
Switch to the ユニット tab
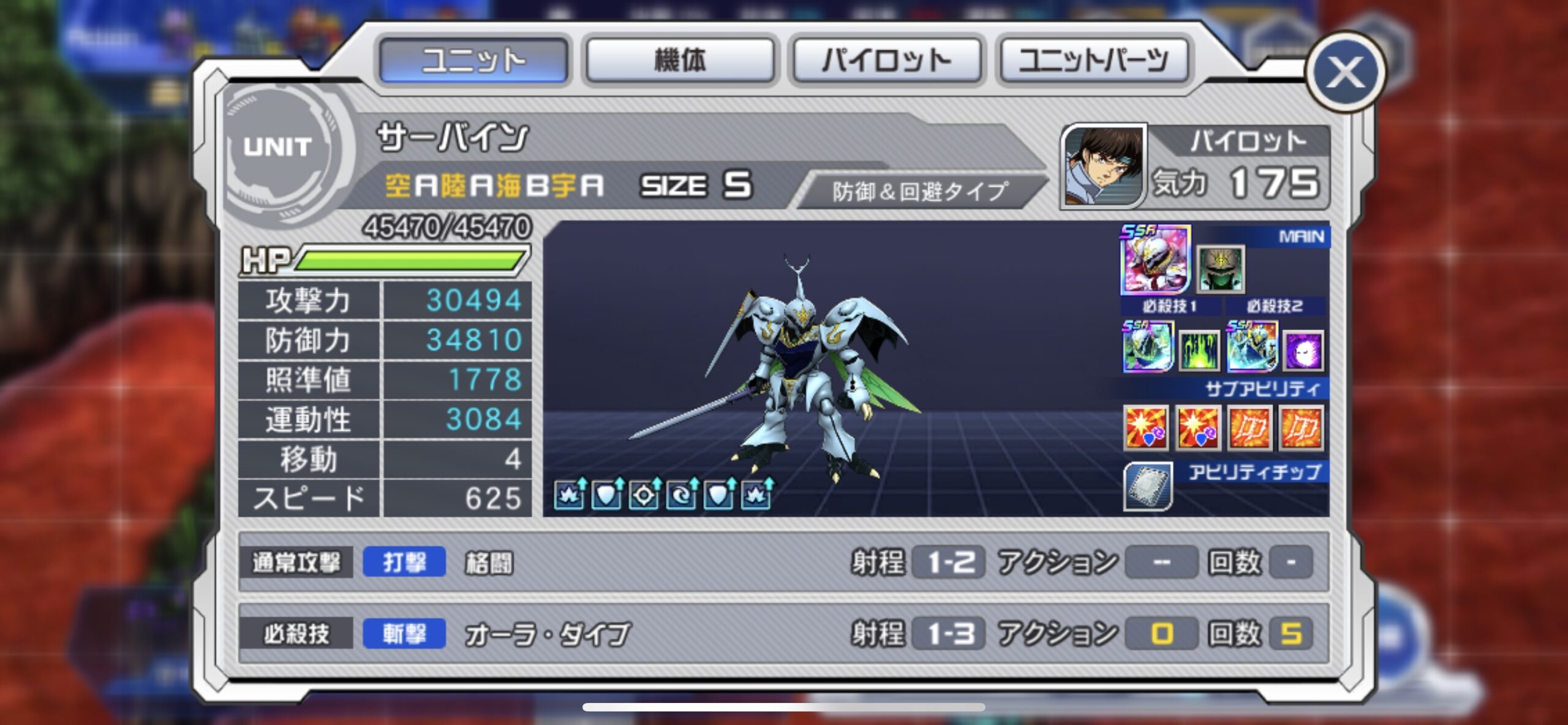(x=473, y=60)
